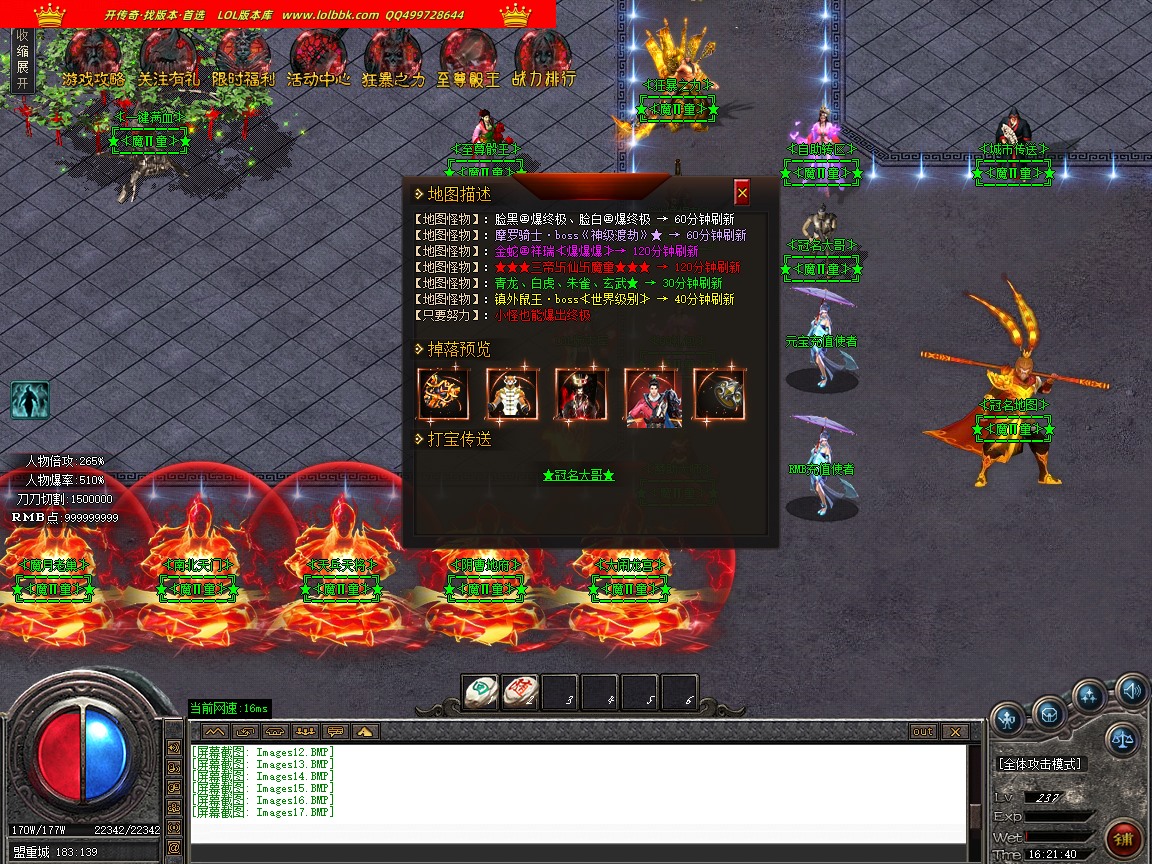Screen dimensions: 1152x864
Task: Use the red mahjong tile in hotbar slot 2
Action: (521, 692)
